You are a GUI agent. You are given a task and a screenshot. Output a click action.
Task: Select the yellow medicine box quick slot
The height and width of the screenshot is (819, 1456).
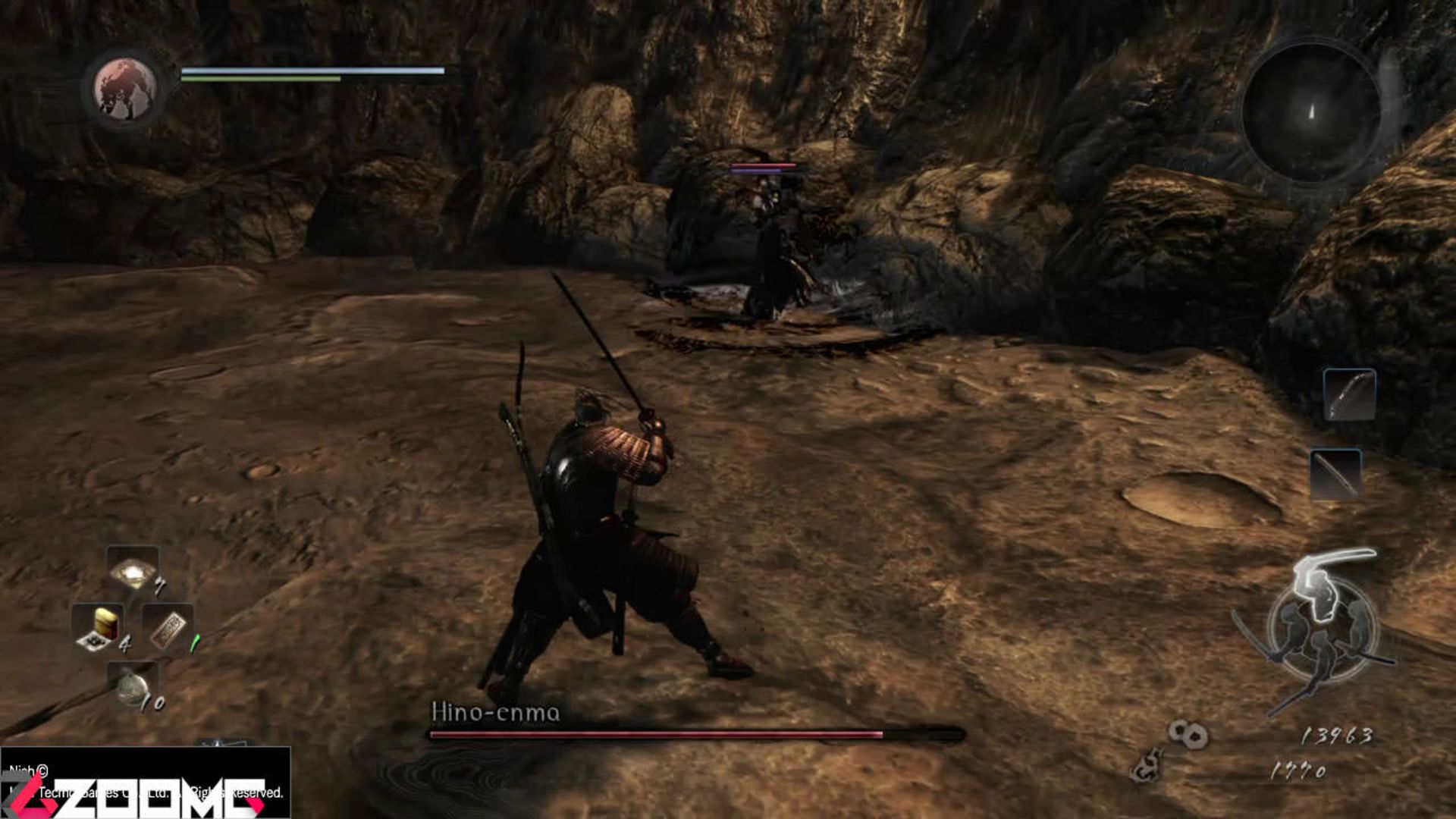pyautogui.click(x=99, y=628)
